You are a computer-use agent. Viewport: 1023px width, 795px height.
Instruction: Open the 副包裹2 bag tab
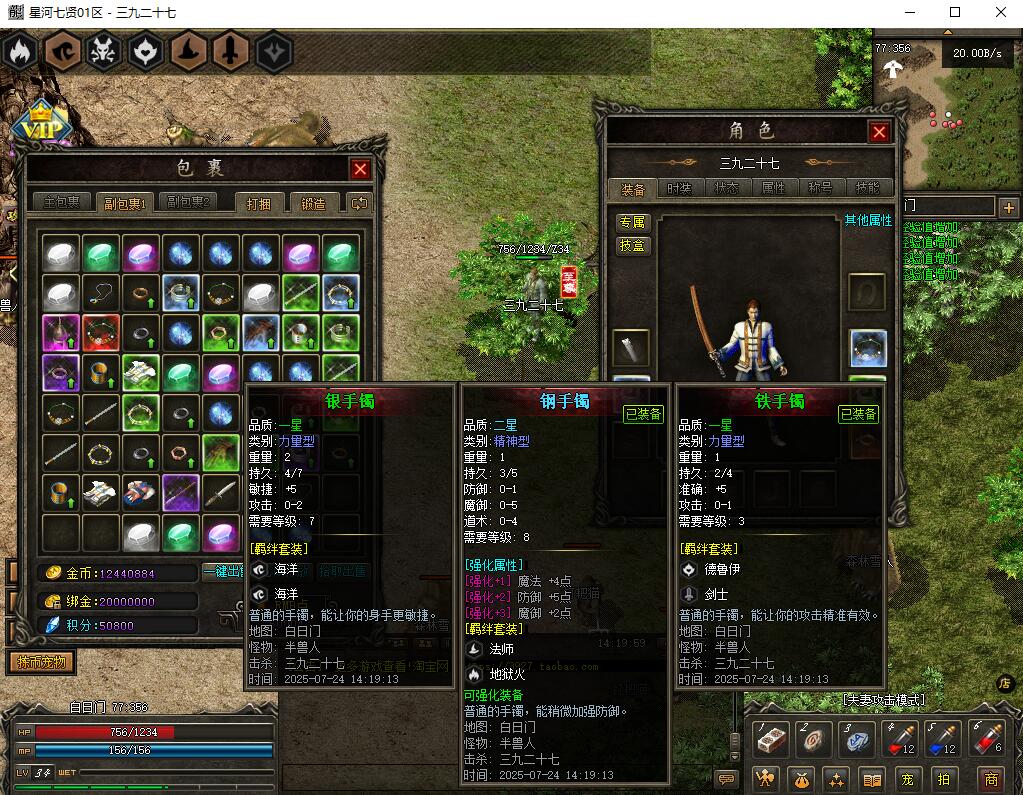(x=187, y=203)
